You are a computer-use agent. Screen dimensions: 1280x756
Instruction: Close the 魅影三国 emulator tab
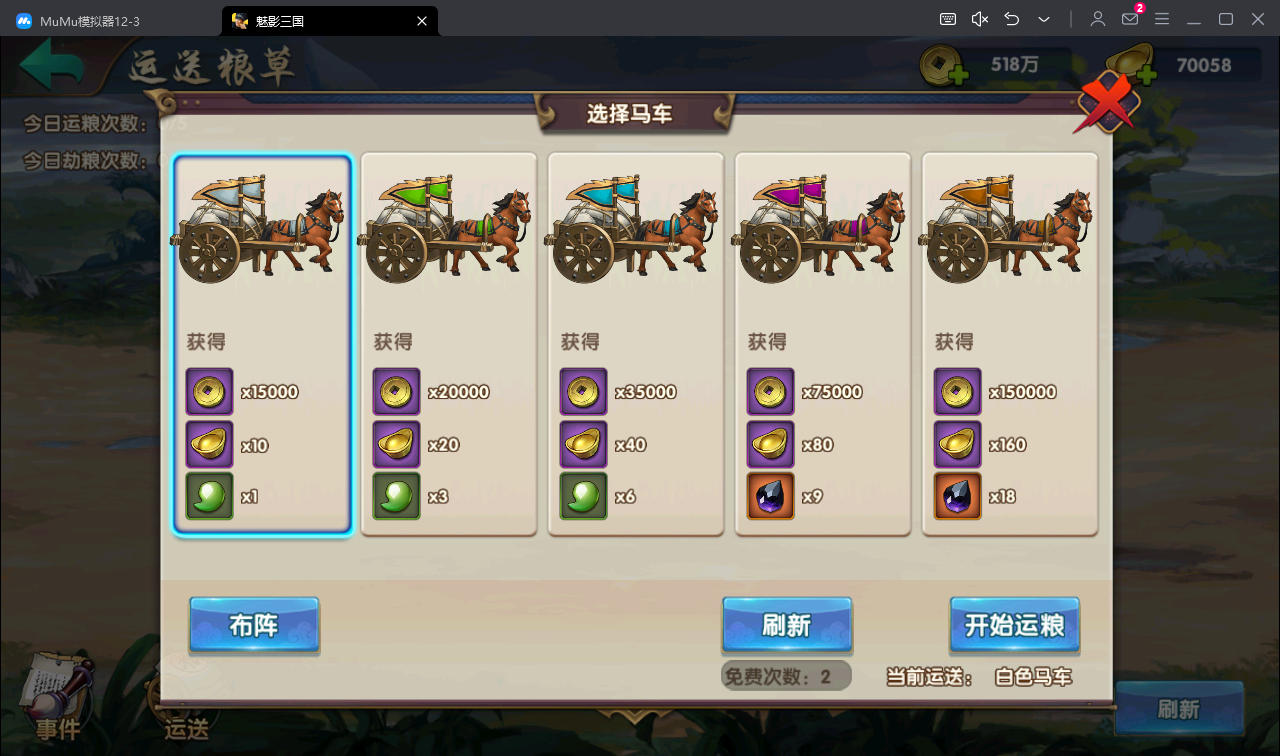422,20
